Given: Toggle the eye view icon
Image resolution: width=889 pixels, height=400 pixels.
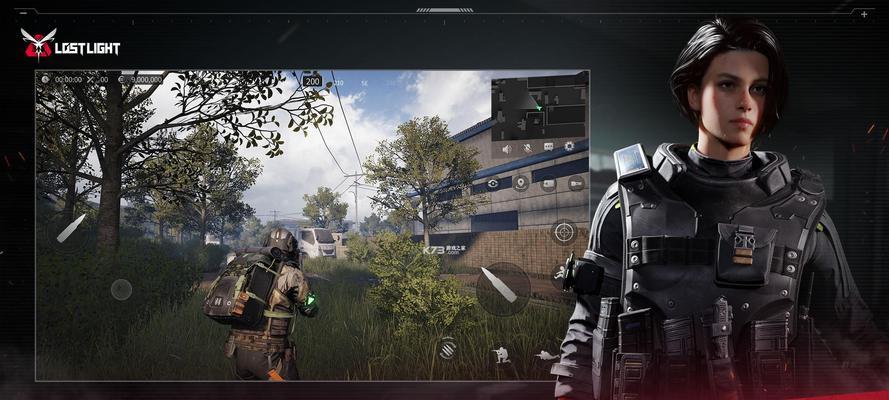Looking at the screenshot, I should tap(493, 183).
